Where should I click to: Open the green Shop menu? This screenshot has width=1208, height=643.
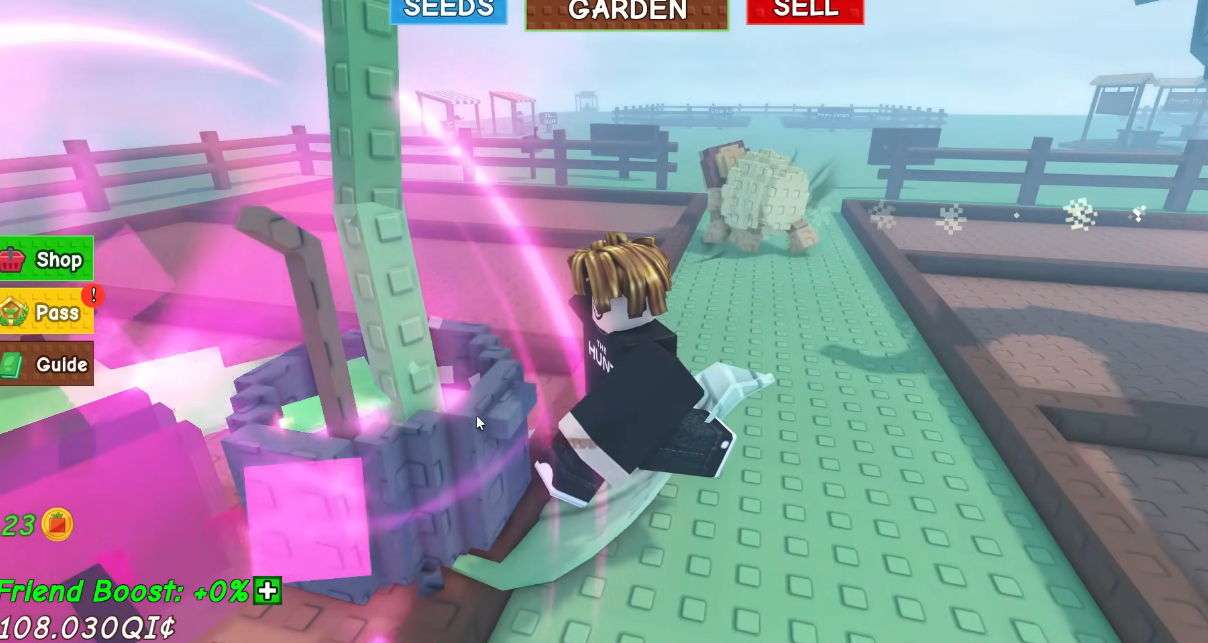(46, 260)
